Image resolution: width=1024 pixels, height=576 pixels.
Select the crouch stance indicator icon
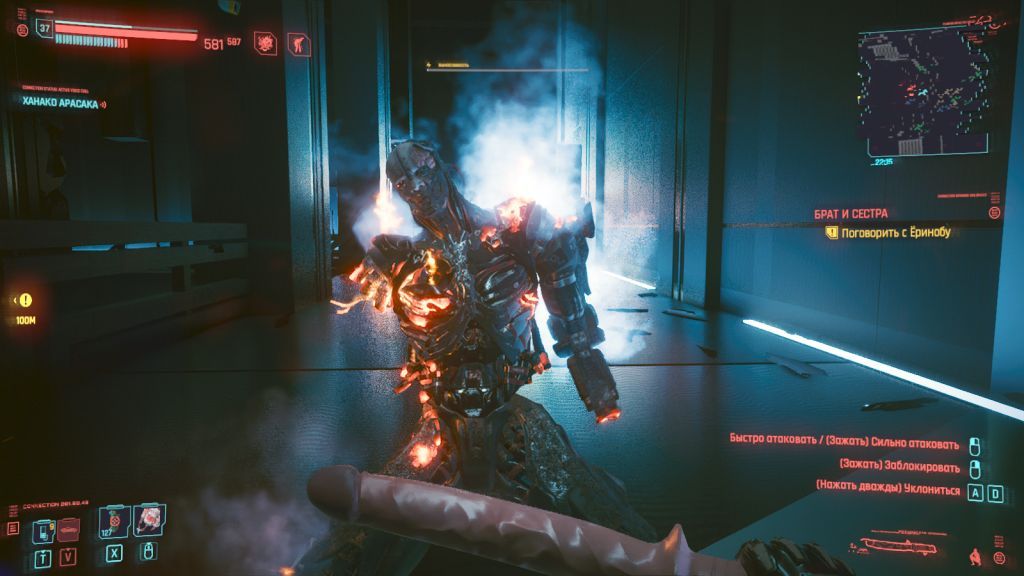(x=973, y=553)
